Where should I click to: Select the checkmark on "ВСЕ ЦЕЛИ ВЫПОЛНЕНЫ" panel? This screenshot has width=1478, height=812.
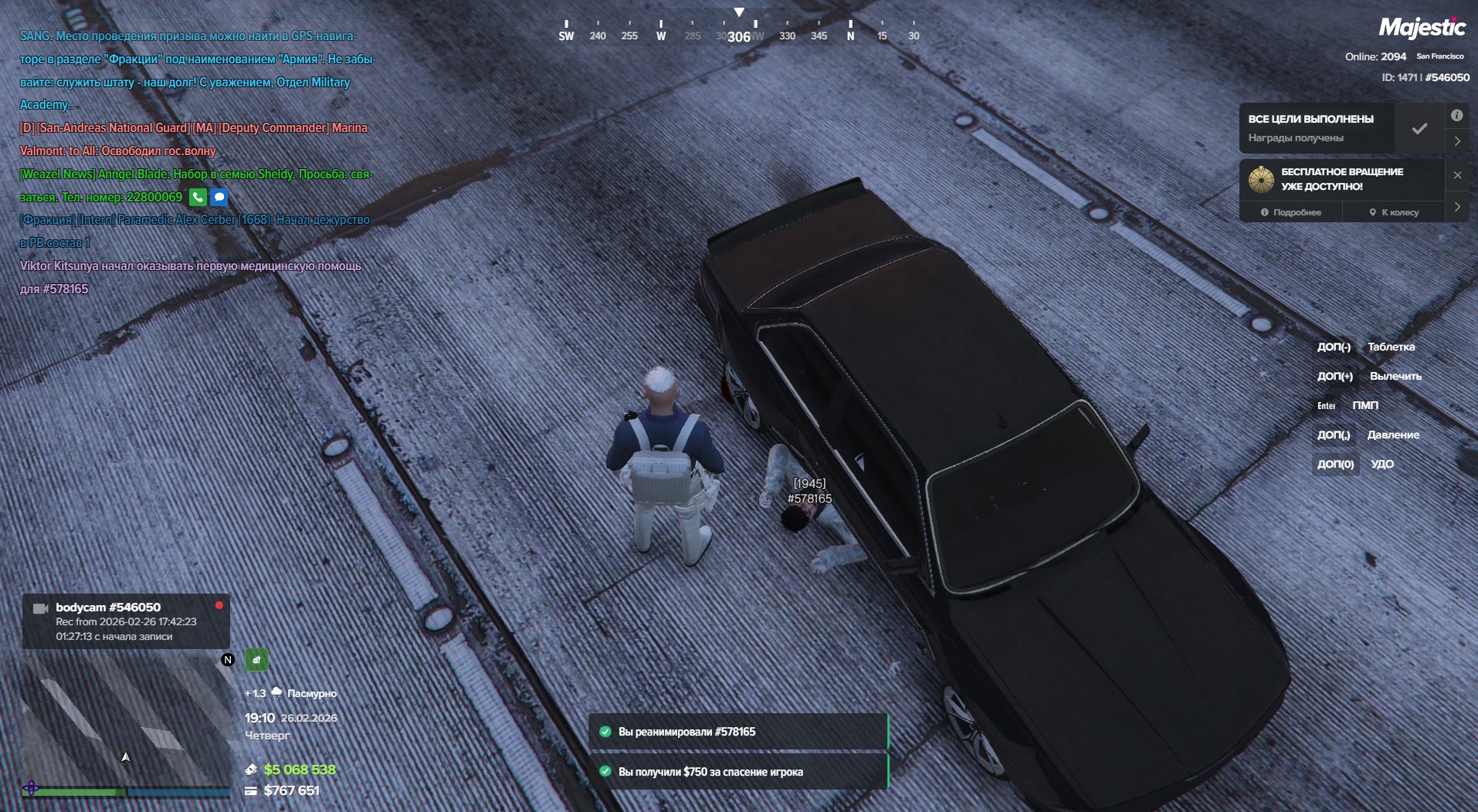click(x=1419, y=129)
